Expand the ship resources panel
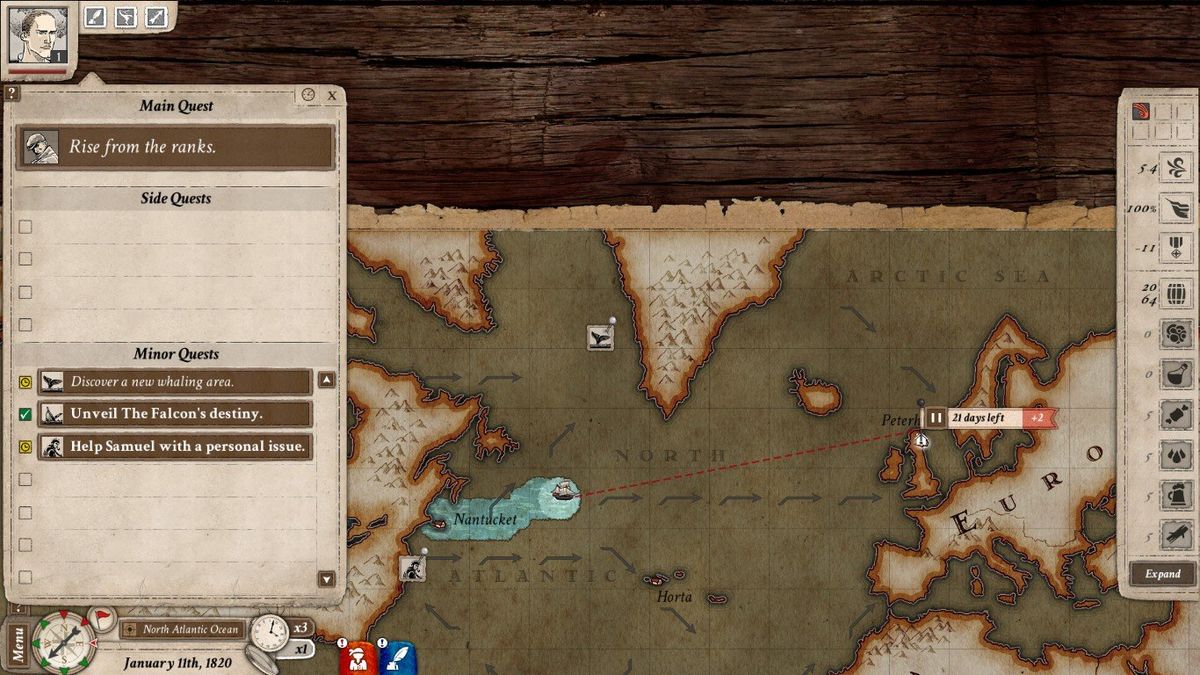Image resolution: width=1200 pixels, height=675 pixels. point(1162,574)
